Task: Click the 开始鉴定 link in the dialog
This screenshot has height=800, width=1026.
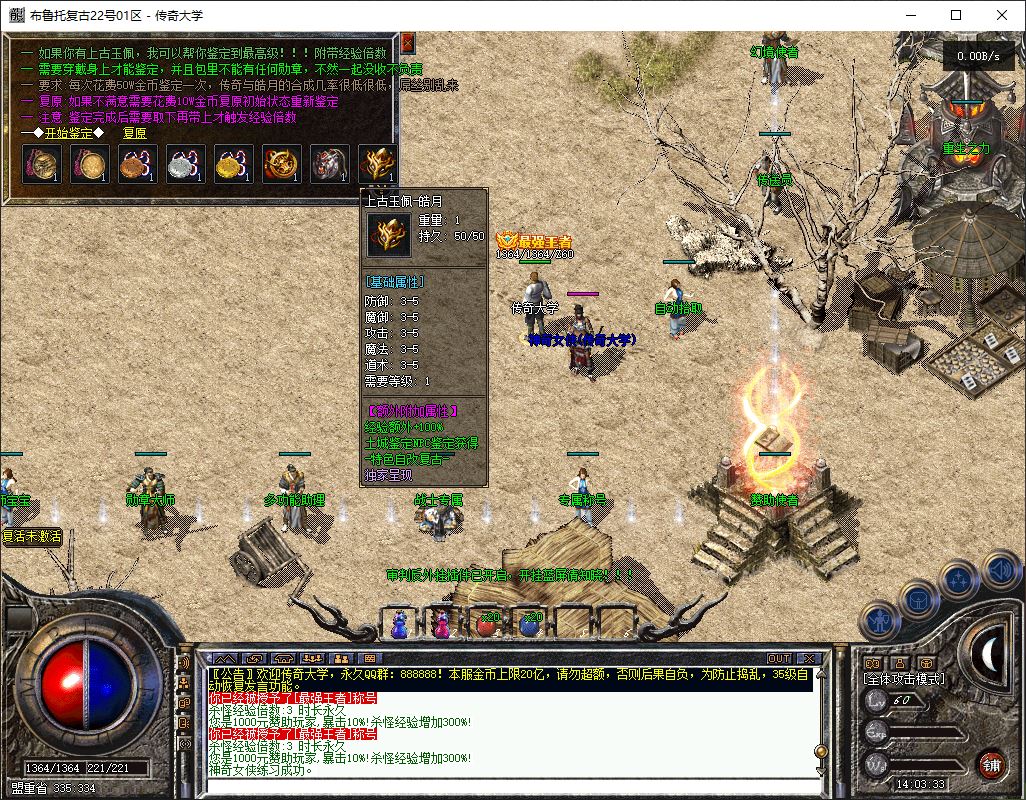Action: tap(69, 132)
